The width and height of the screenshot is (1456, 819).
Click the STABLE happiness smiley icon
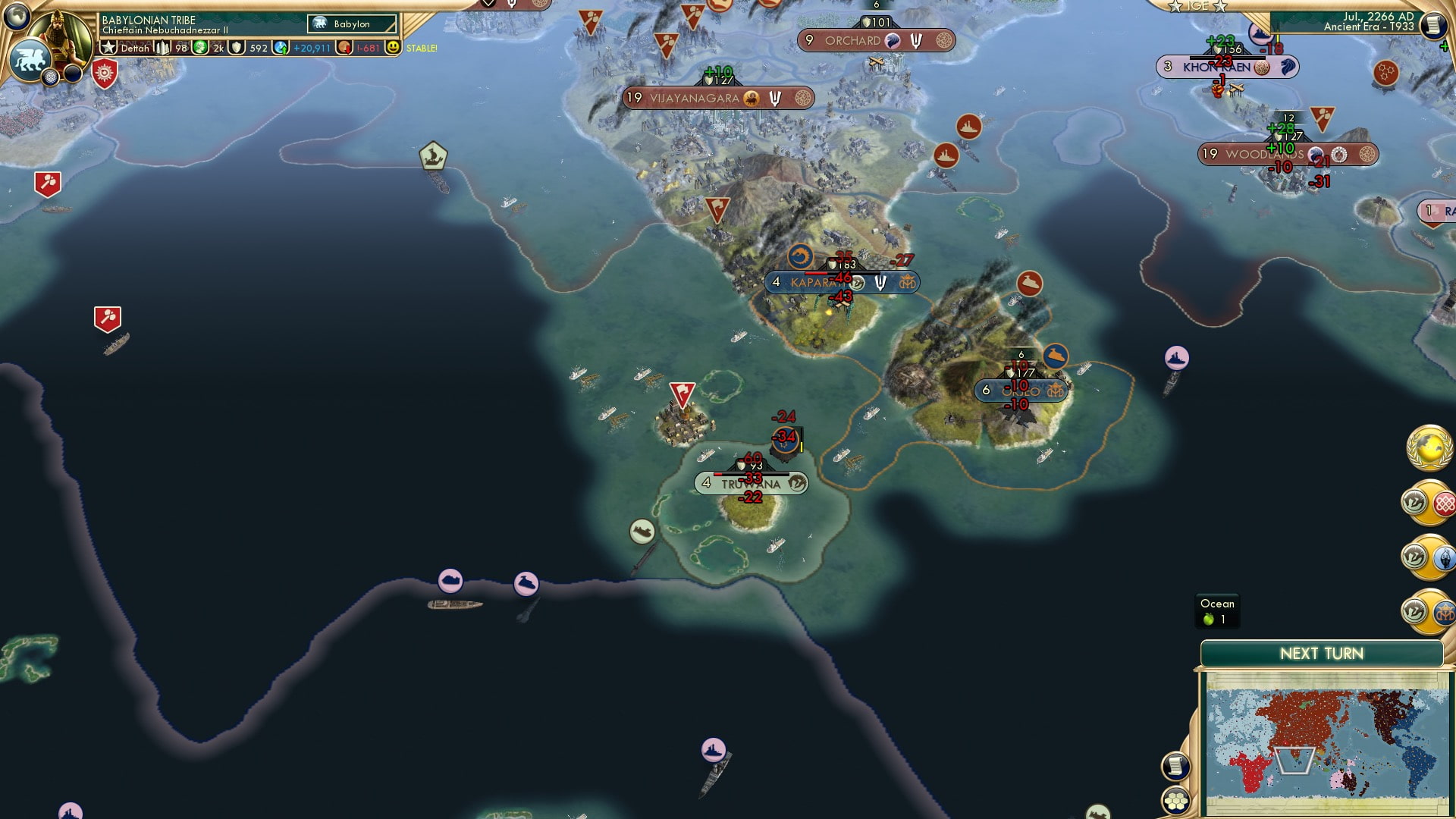tap(393, 48)
